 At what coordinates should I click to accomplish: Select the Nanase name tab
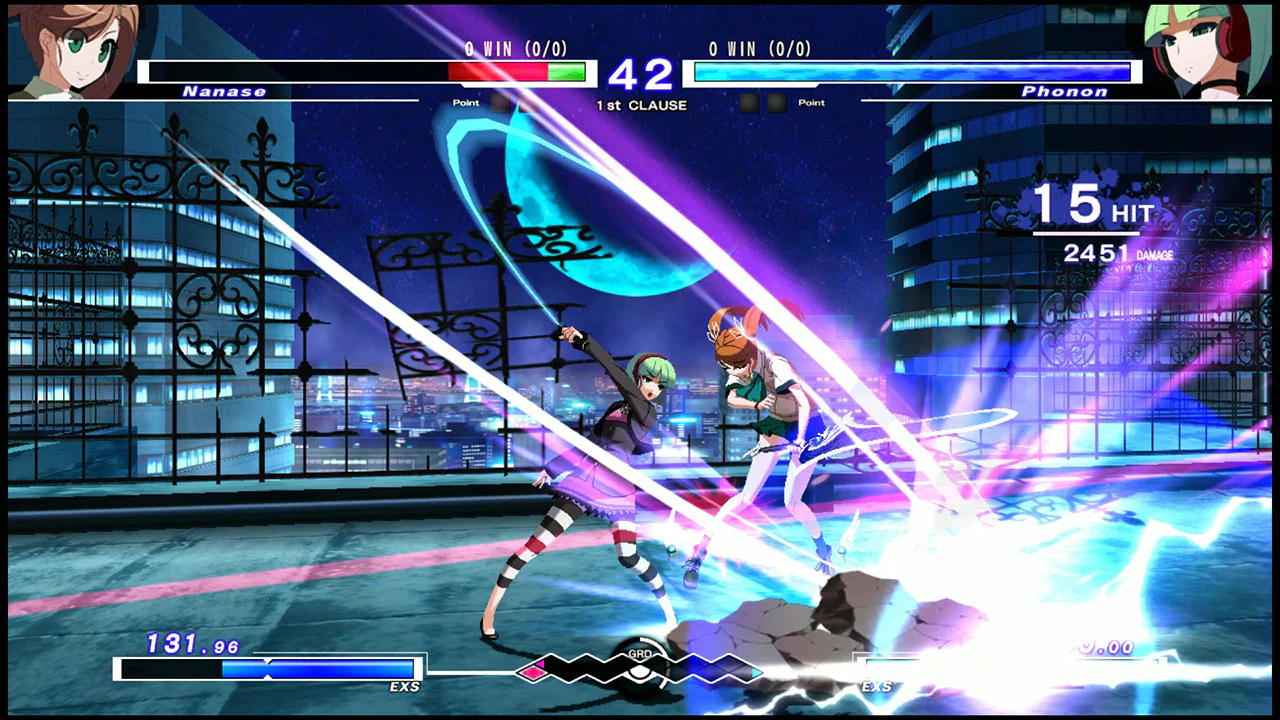click(x=225, y=91)
